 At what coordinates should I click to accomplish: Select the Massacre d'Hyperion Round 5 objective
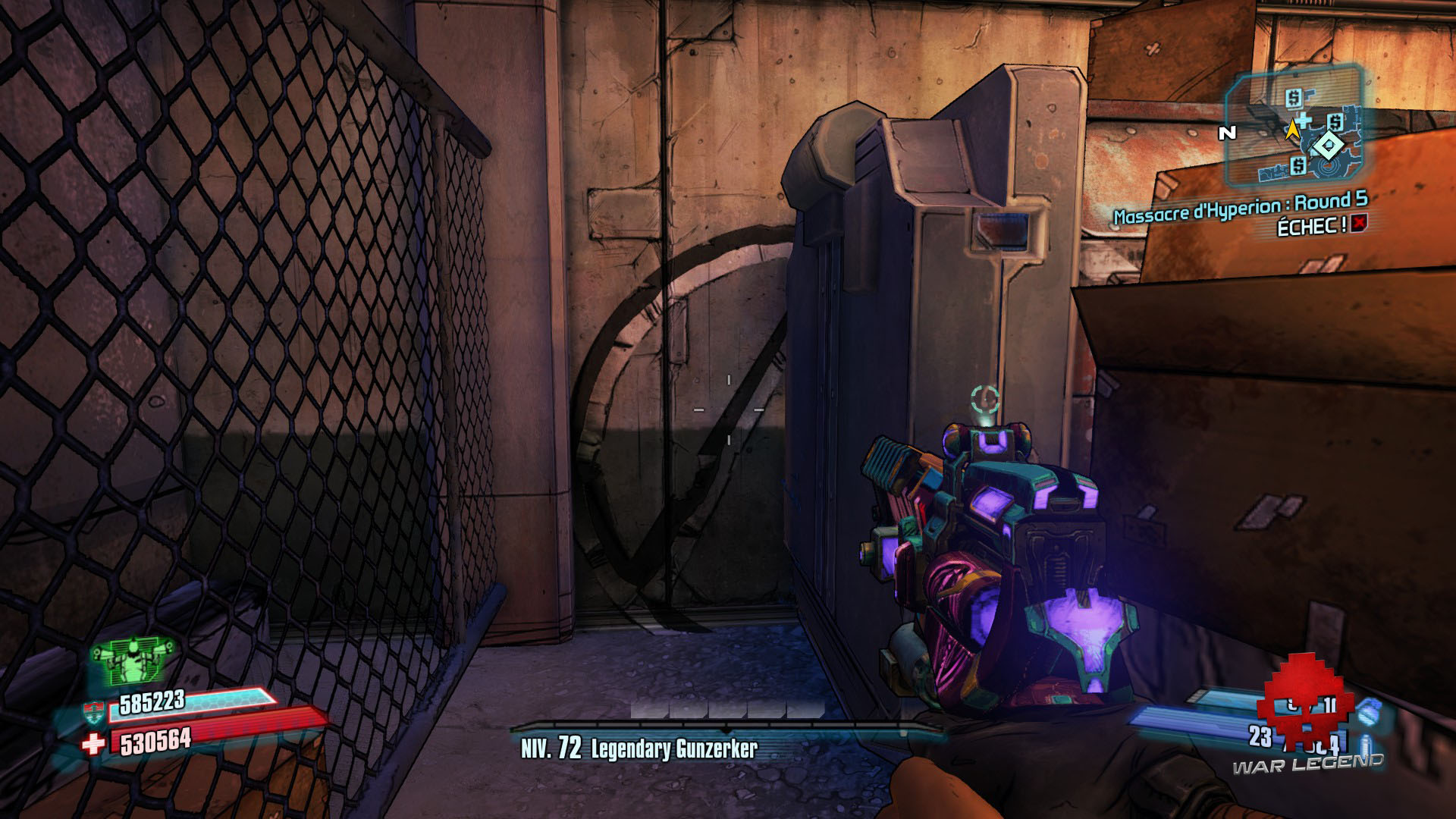coord(1240,207)
